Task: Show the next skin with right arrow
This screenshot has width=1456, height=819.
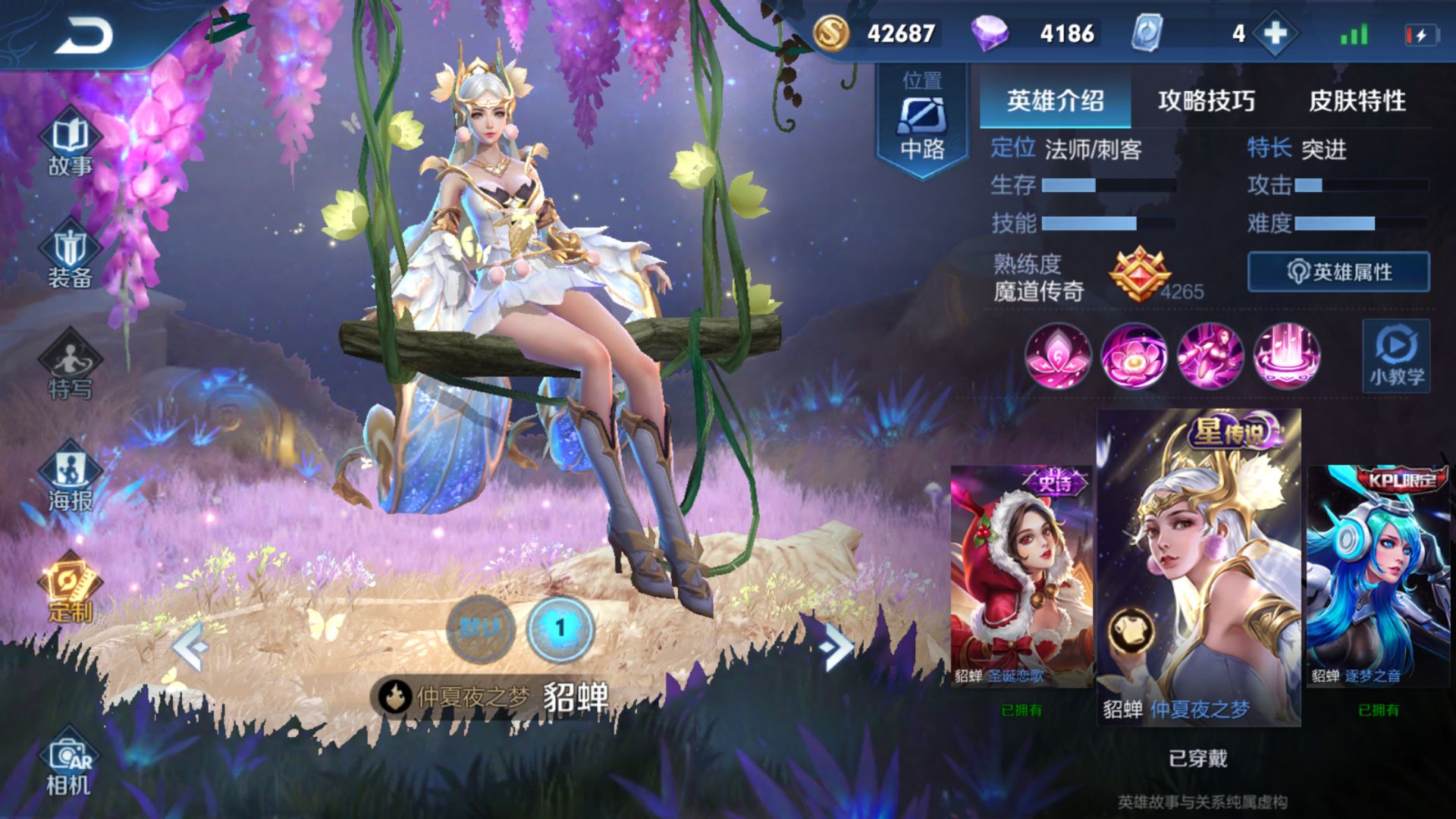Action: point(836,646)
